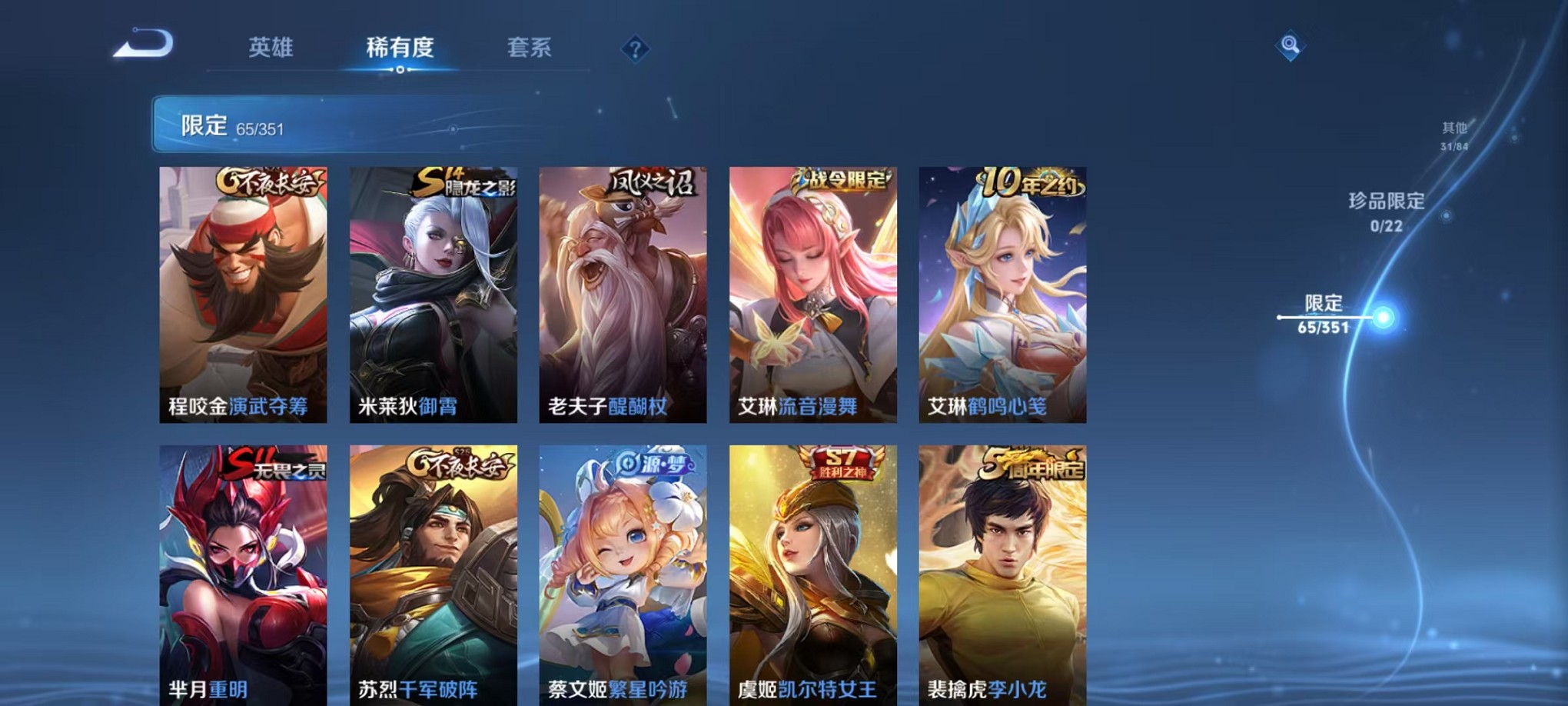The width and height of the screenshot is (1568, 706).
Task: Switch to the 套系 tab
Action: 531,46
